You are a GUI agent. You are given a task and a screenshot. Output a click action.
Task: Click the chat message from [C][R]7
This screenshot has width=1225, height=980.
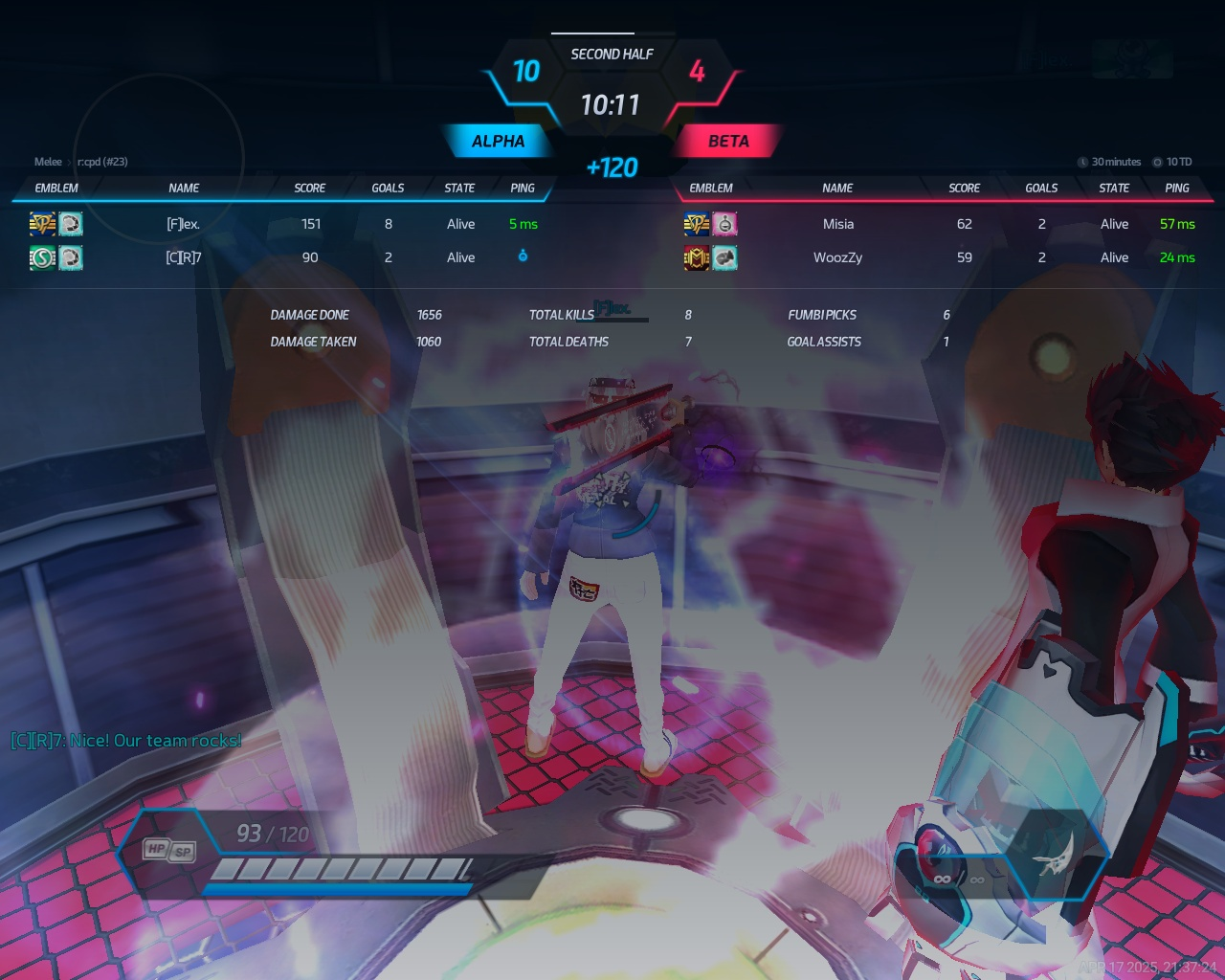pos(126,741)
